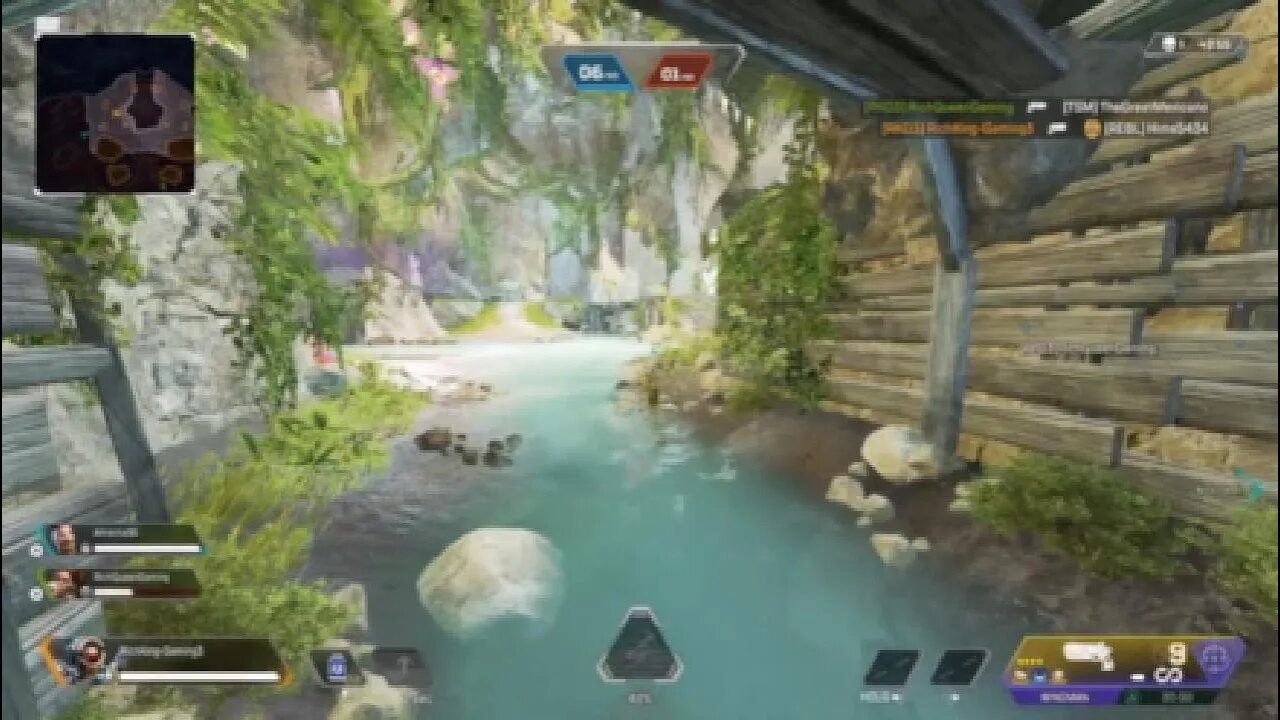The height and width of the screenshot is (720, 1280).
Task: Click your character's white health bar
Action: [x=197, y=675]
